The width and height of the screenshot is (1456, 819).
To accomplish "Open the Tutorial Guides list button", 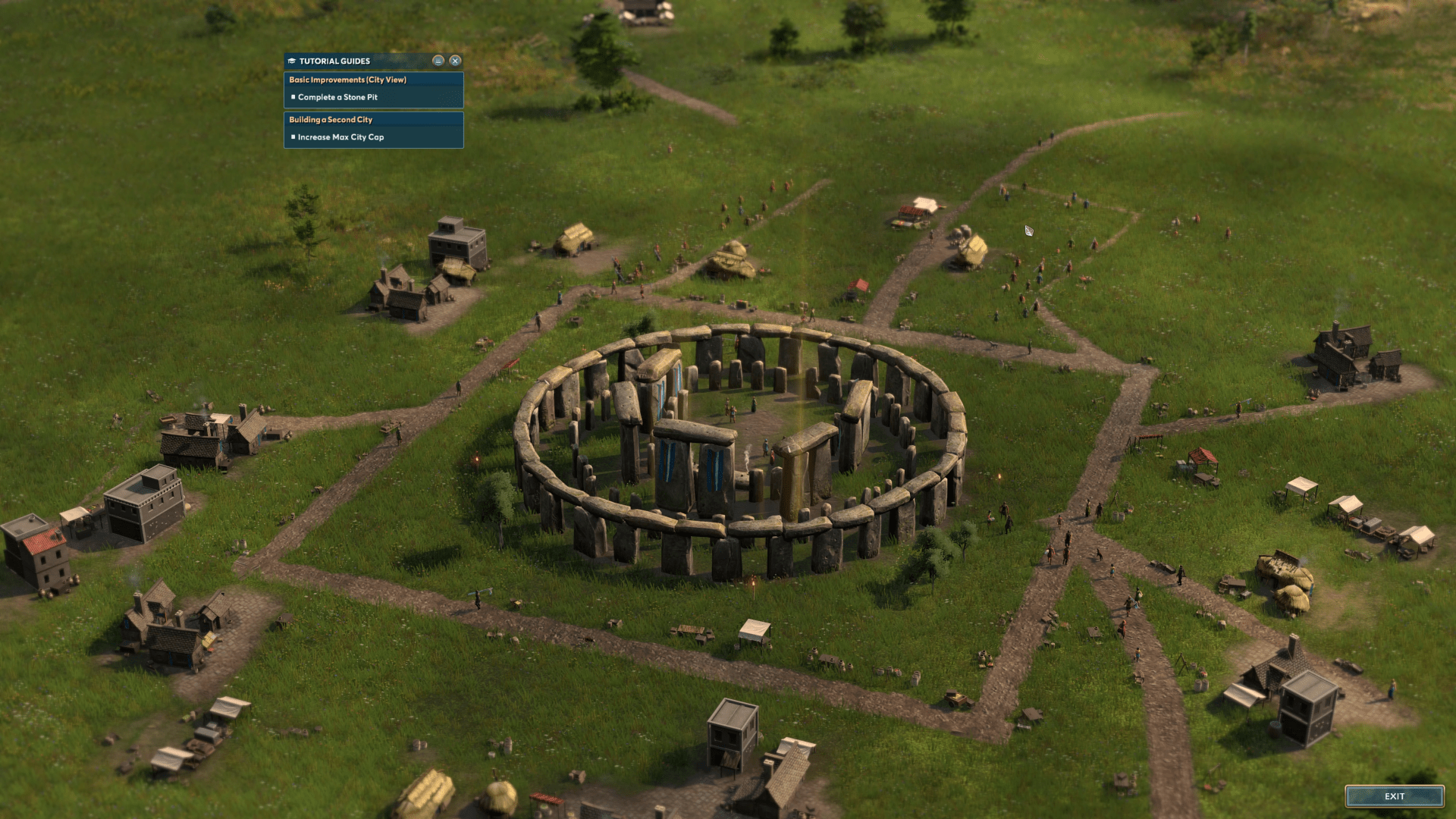I will tap(438, 61).
